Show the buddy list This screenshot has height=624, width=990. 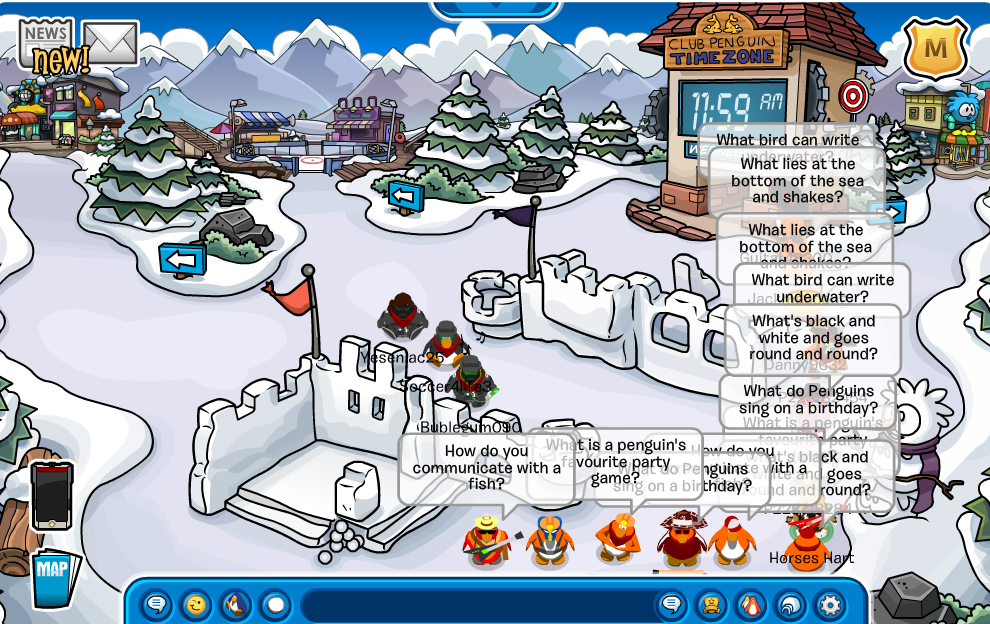pyautogui.click(x=750, y=605)
